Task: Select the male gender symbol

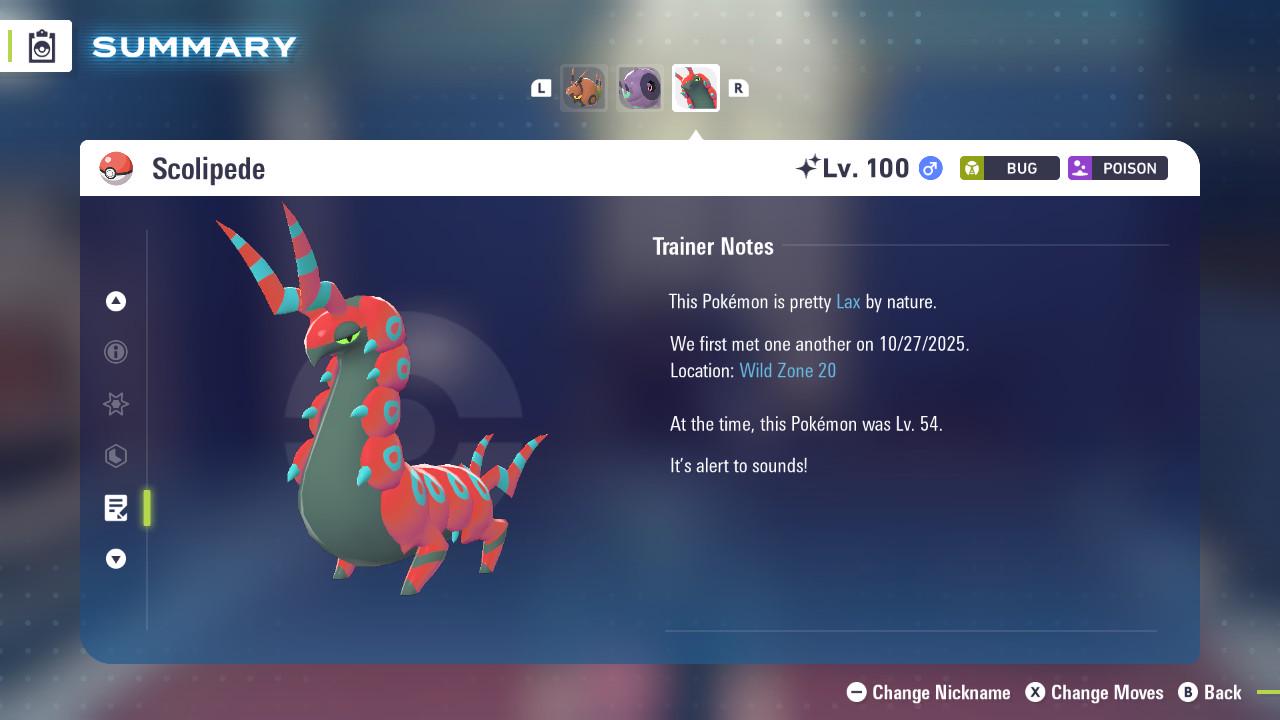Action: click(928, 168)
